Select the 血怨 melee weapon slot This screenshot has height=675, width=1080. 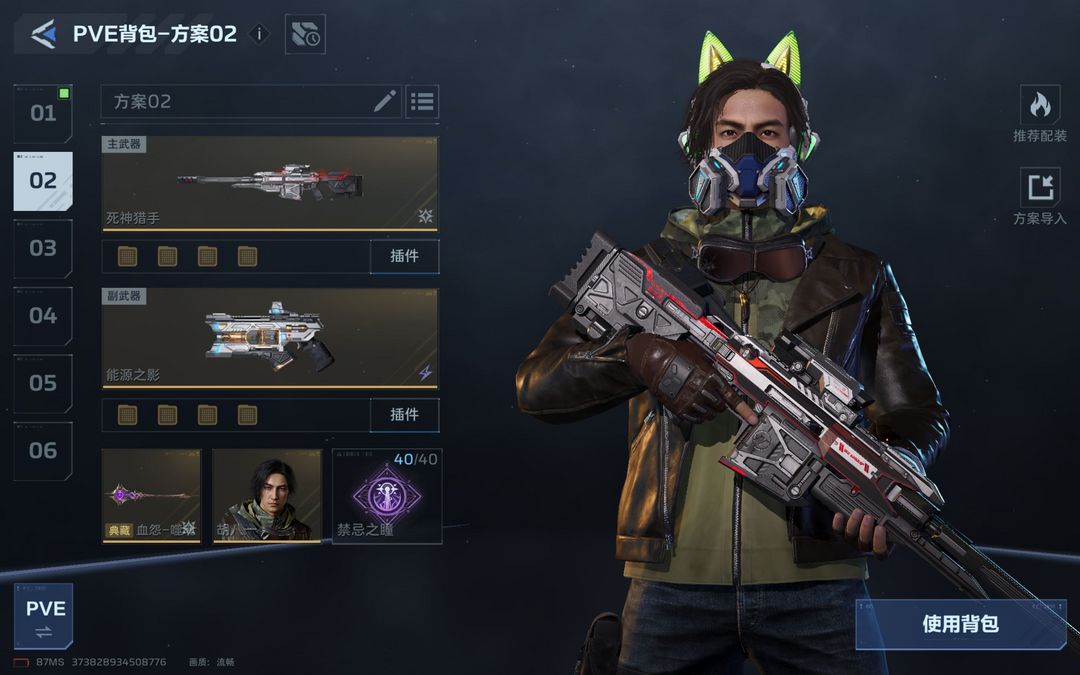151,495
